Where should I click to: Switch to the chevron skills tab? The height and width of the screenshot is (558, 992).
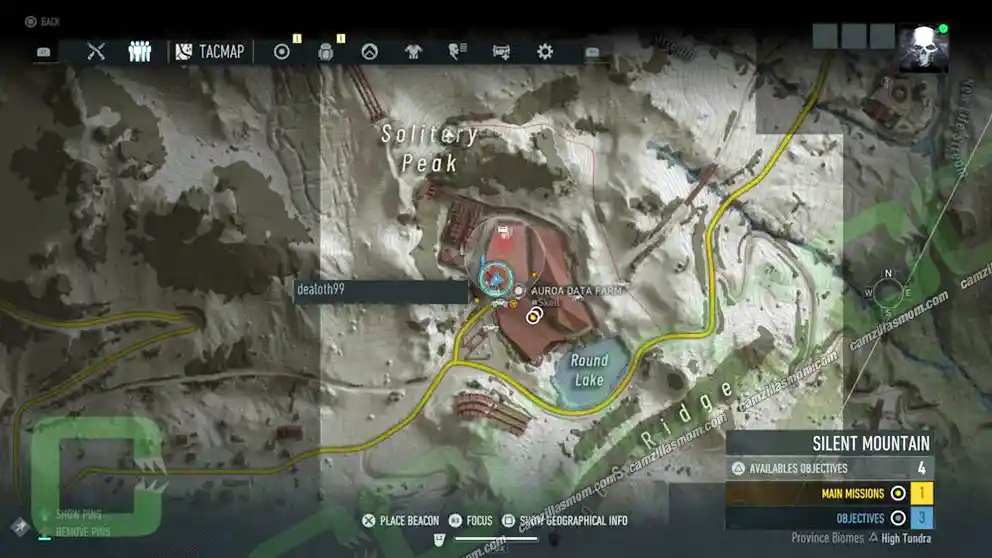(x=370, y=51)
